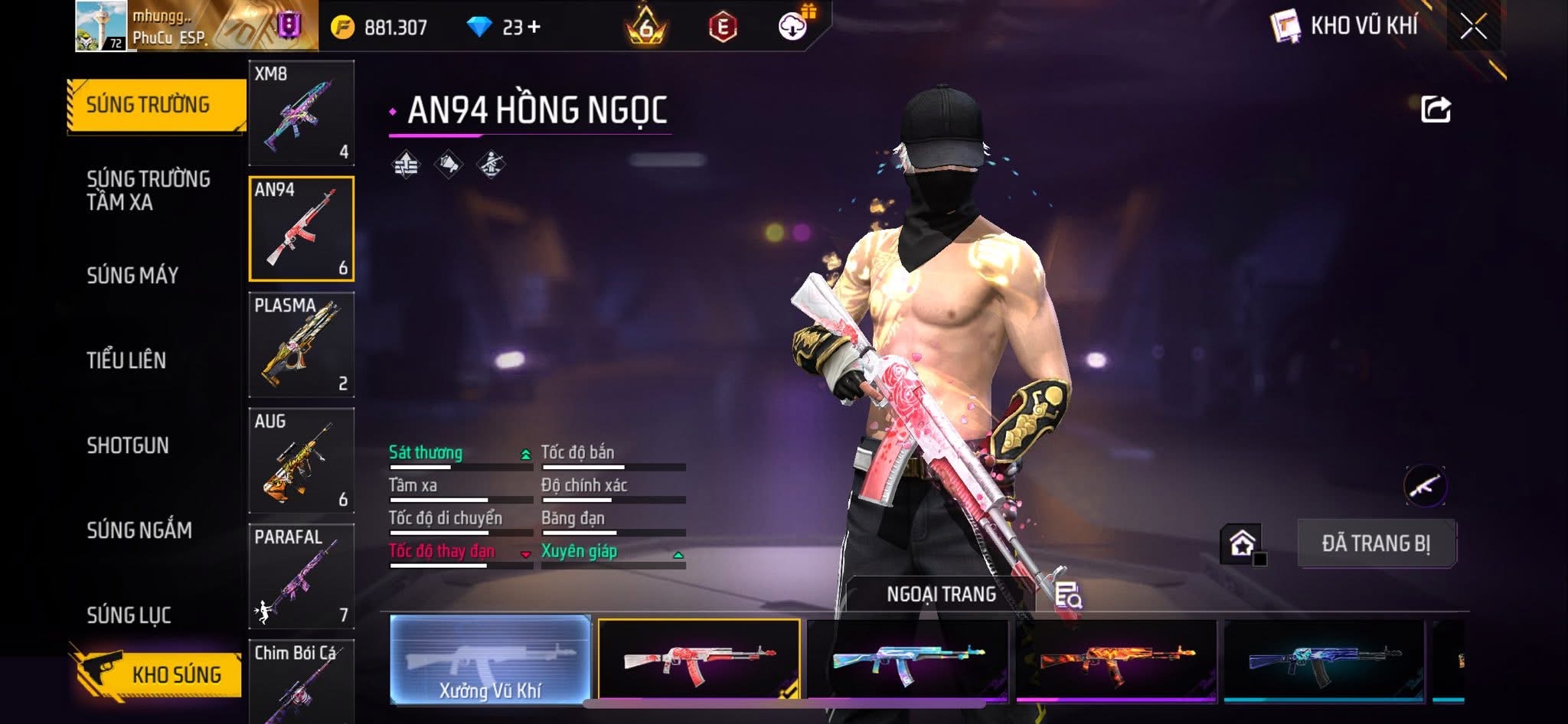
Task: Show the Shotgun weapon category
Action: point(128,445)
